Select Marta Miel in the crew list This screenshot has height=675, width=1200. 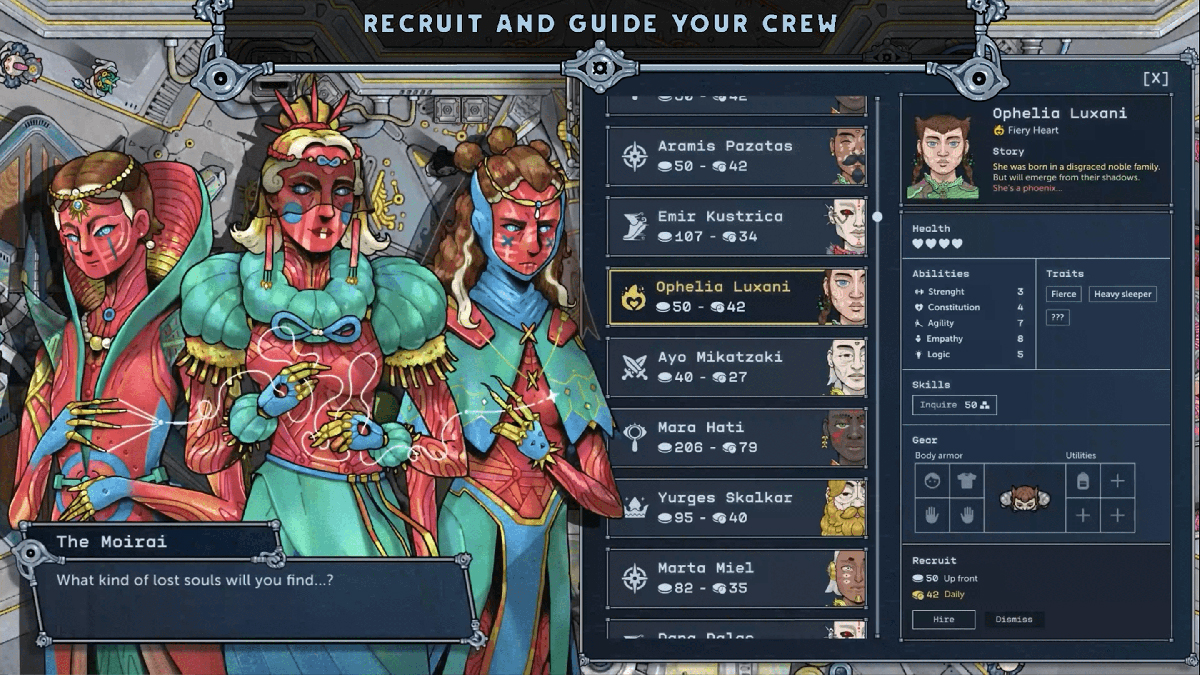point(736,578)
